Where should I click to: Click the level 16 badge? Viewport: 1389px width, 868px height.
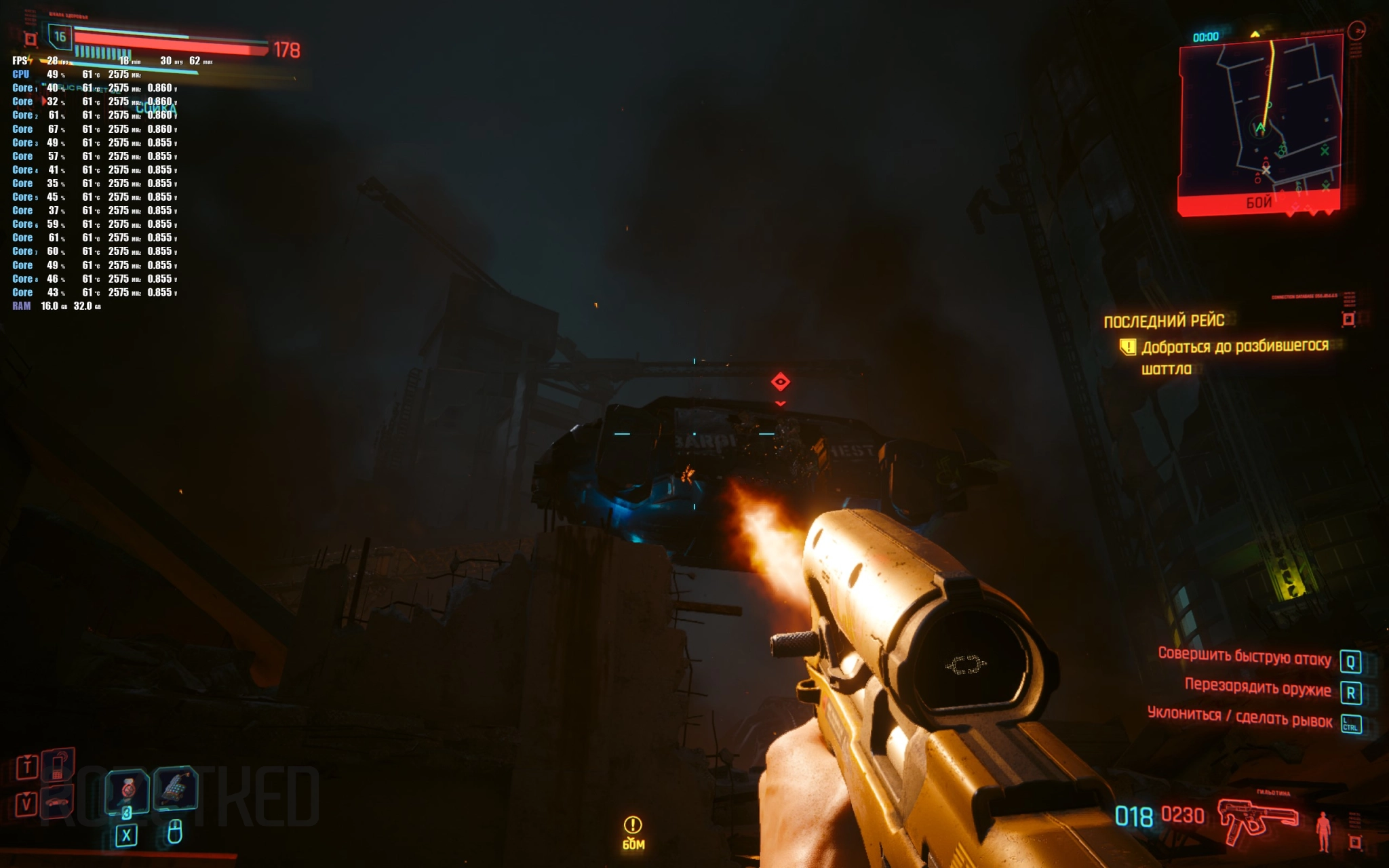click(60, 37)
